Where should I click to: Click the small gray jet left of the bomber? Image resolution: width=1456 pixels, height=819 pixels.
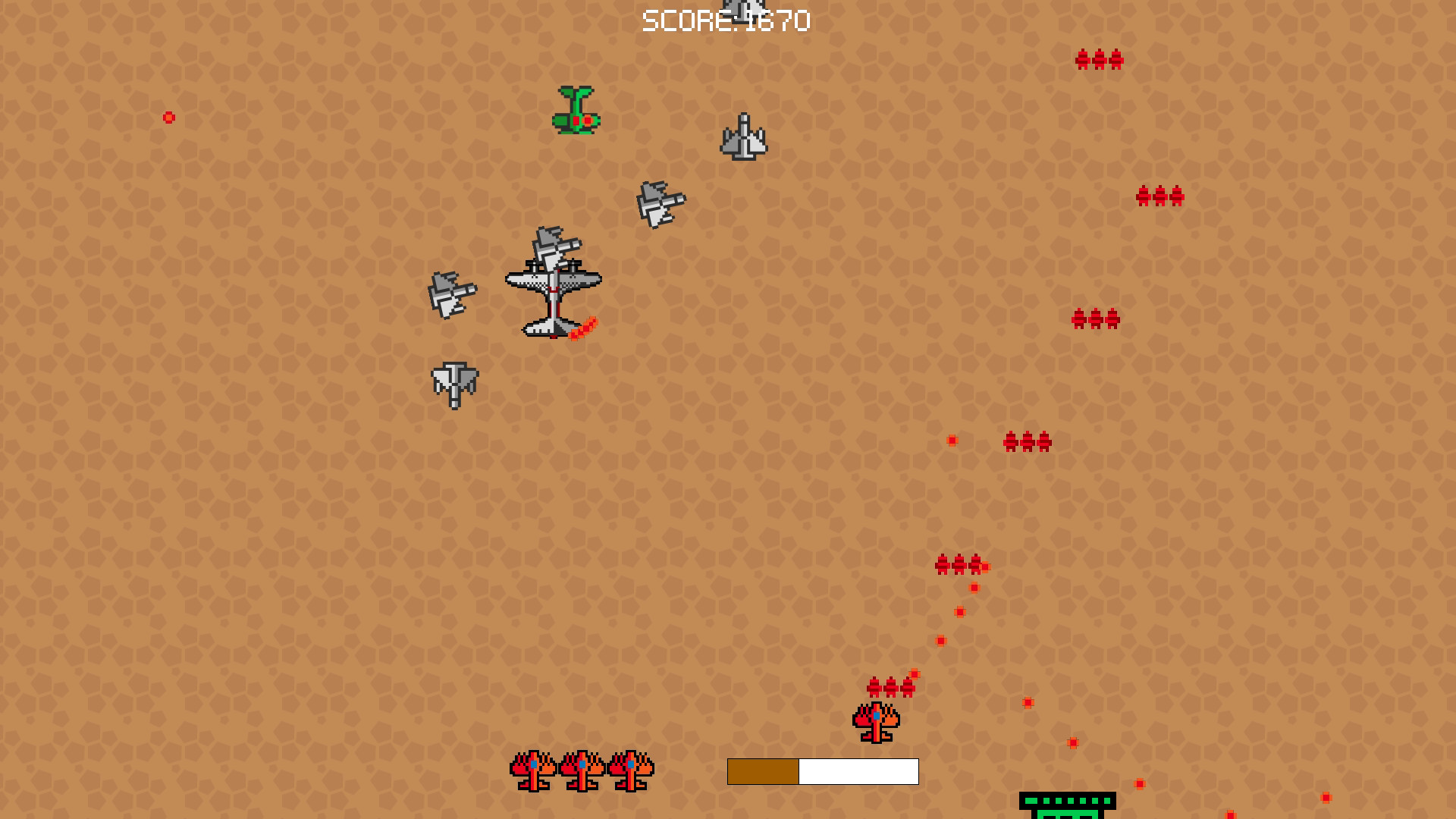452,296
